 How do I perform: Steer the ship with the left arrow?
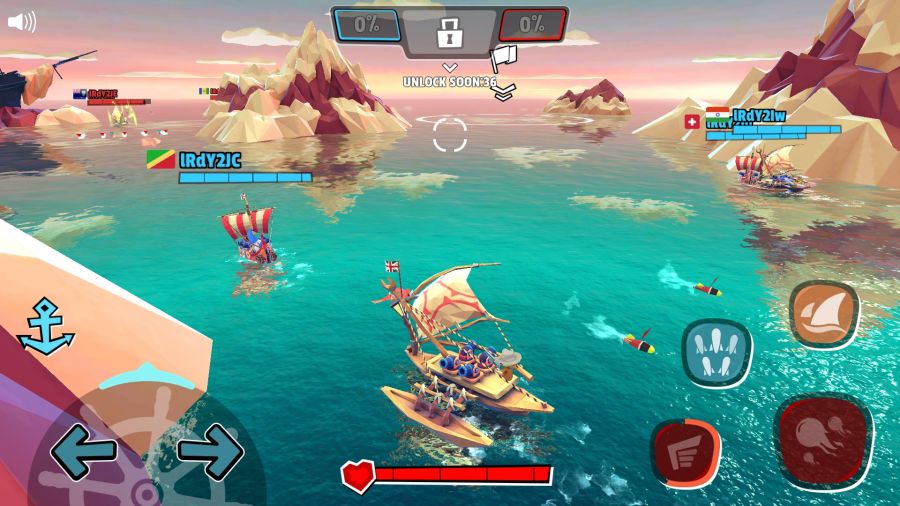tap(83, 452)
